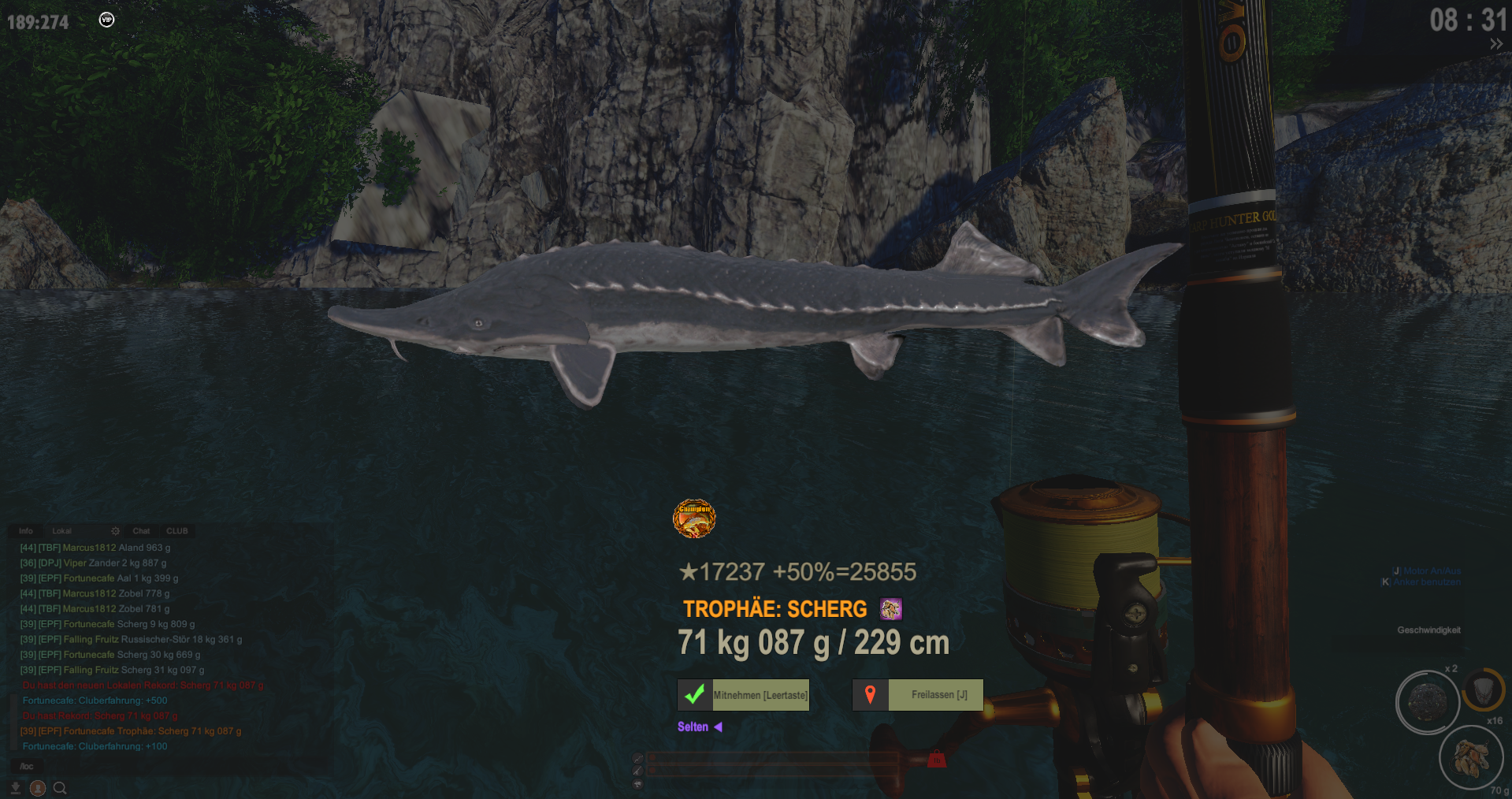Click the fast-forward arrows under the clock
This screenshot has height=799, width=1512.
click(1495, 44)
